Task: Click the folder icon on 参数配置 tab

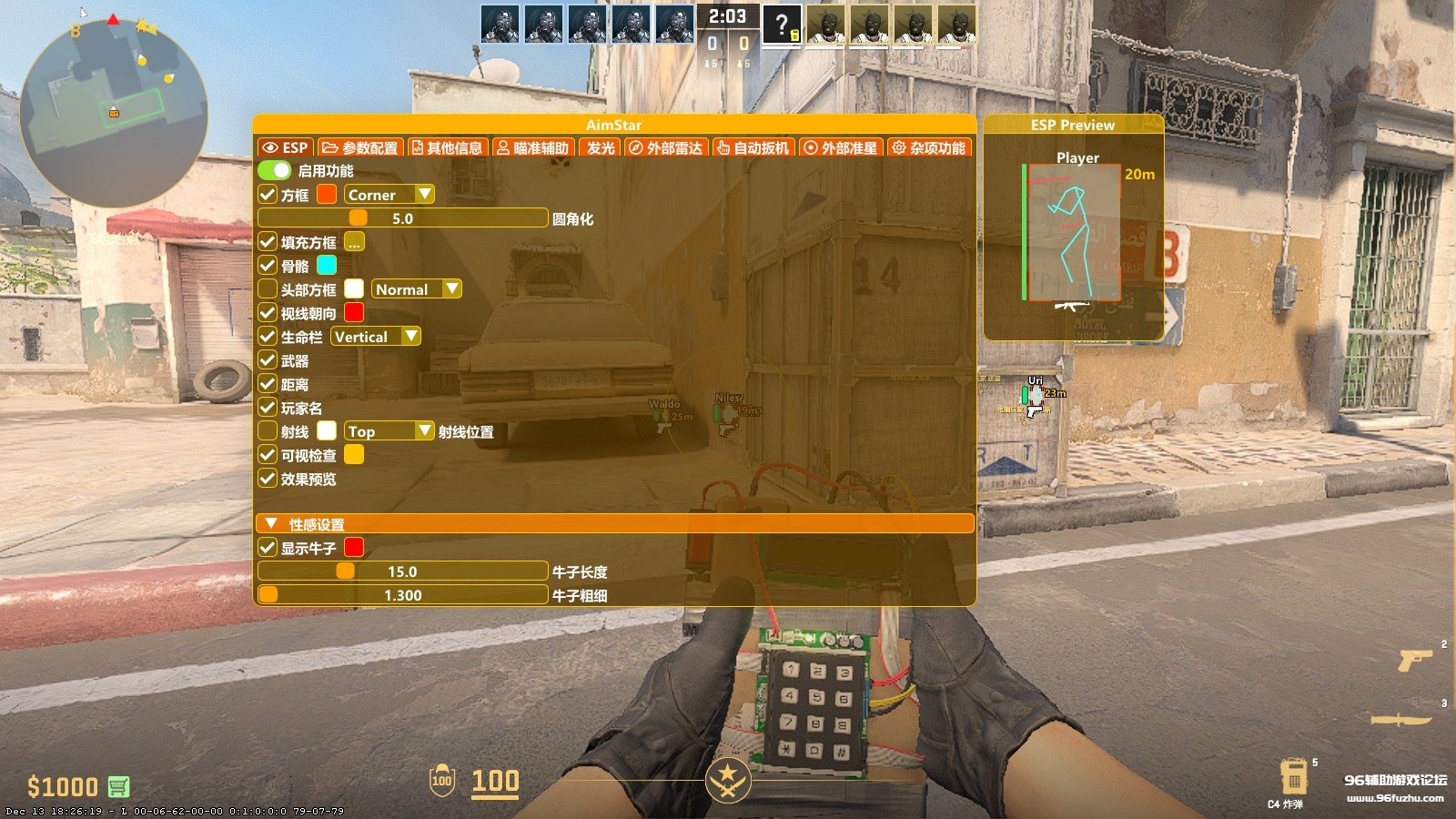Action: (x=330, y=147)
